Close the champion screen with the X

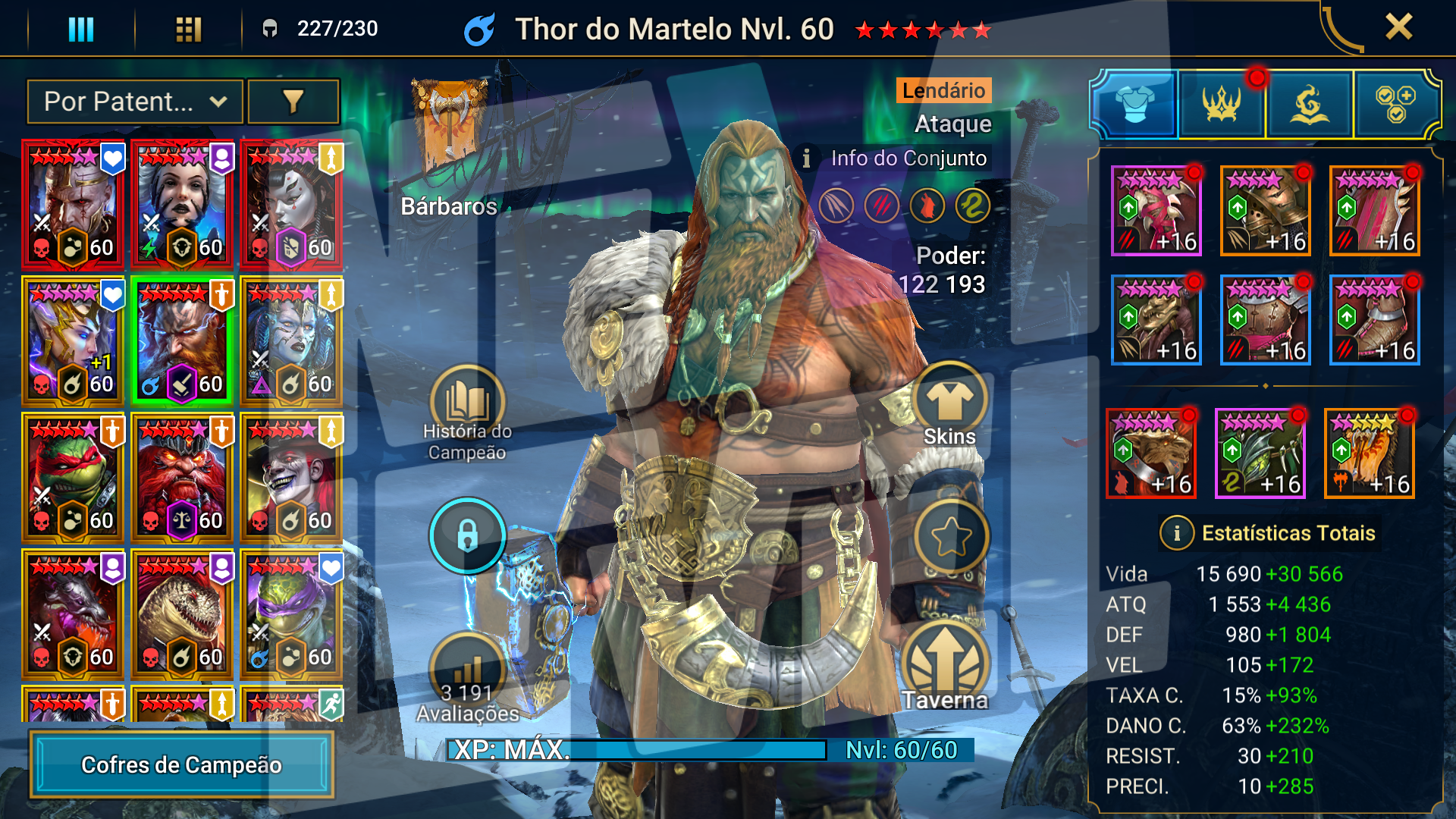1398,27
